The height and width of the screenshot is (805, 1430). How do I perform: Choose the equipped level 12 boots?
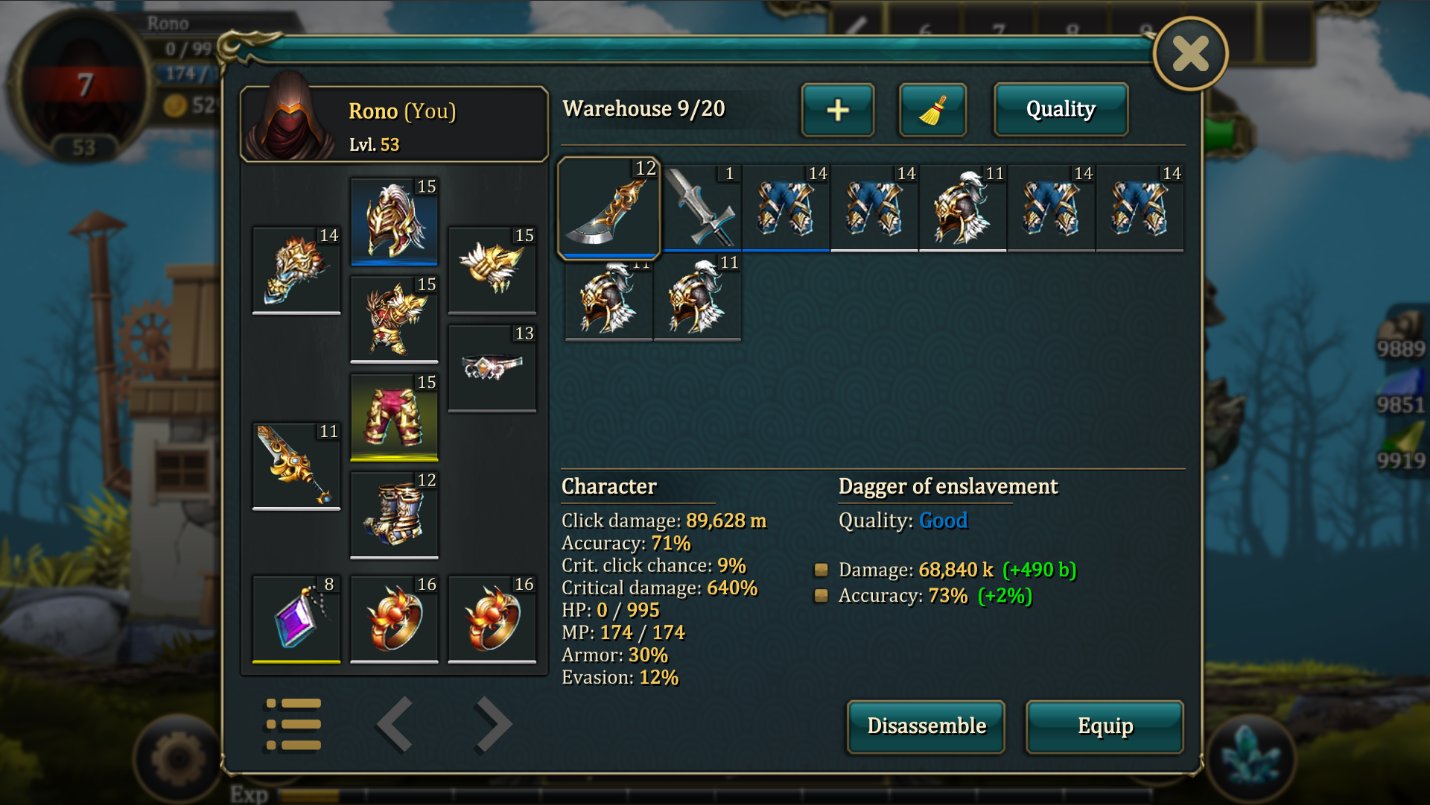point(394,515)
